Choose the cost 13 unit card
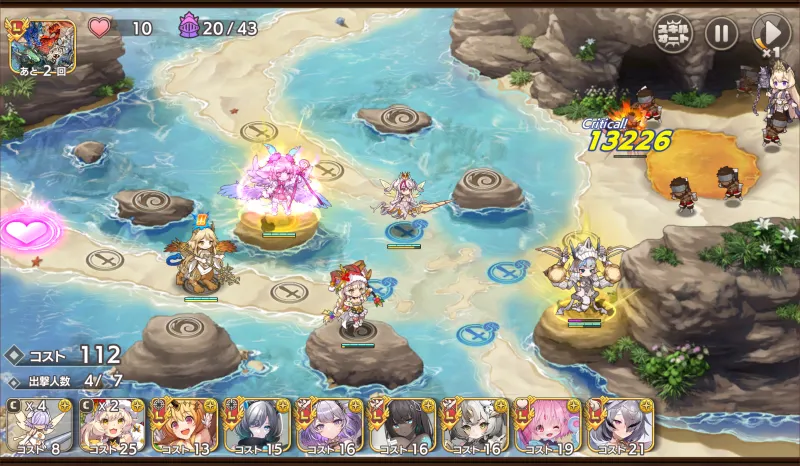Screen dimensions: 800x466 pyautogui.click(x=183, y=425)
